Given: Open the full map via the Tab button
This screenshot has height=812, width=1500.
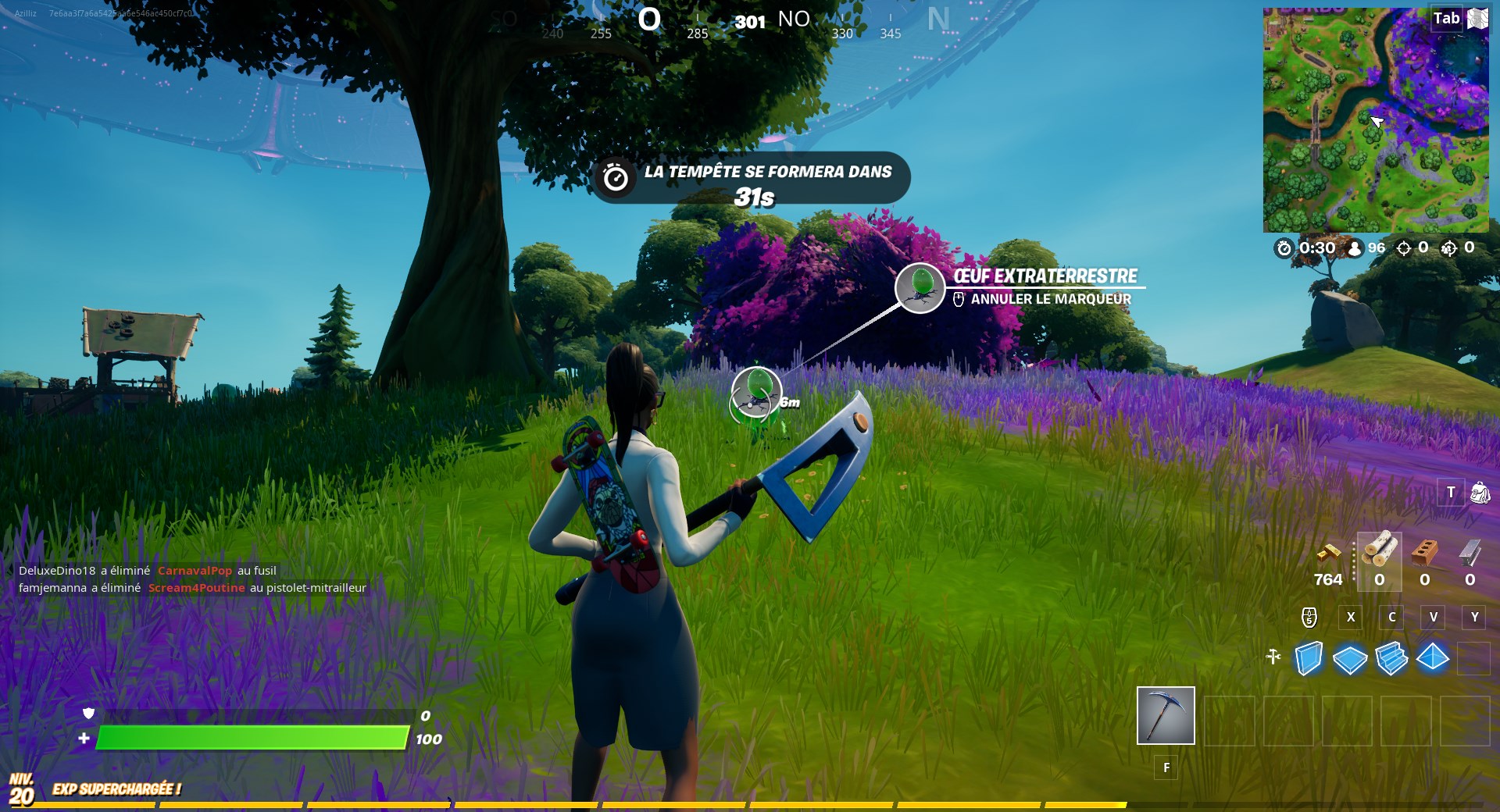Looking at the screenshot, I should pyautogui.click(x=1446, y=18).
